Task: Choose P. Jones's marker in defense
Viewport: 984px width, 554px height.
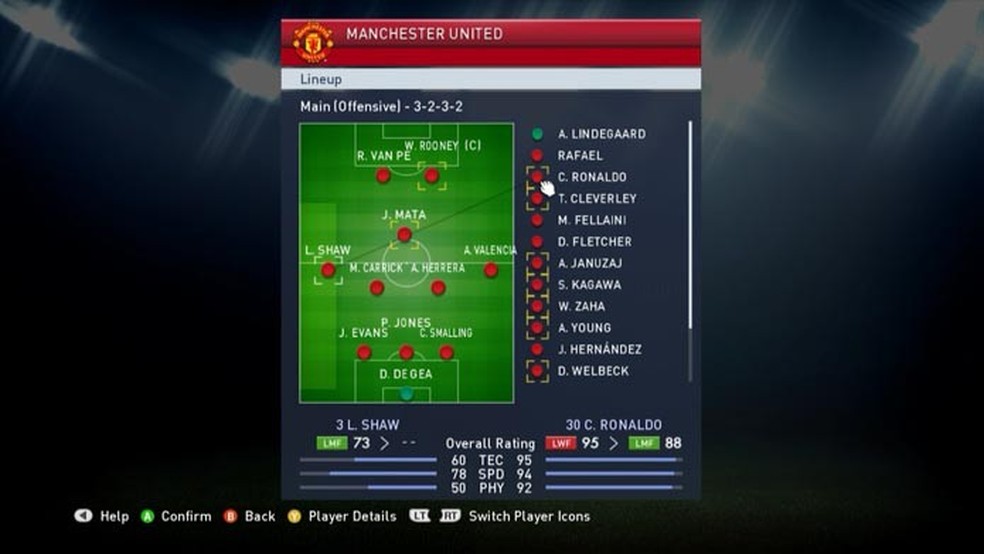Action: click(x=406, y=352)
